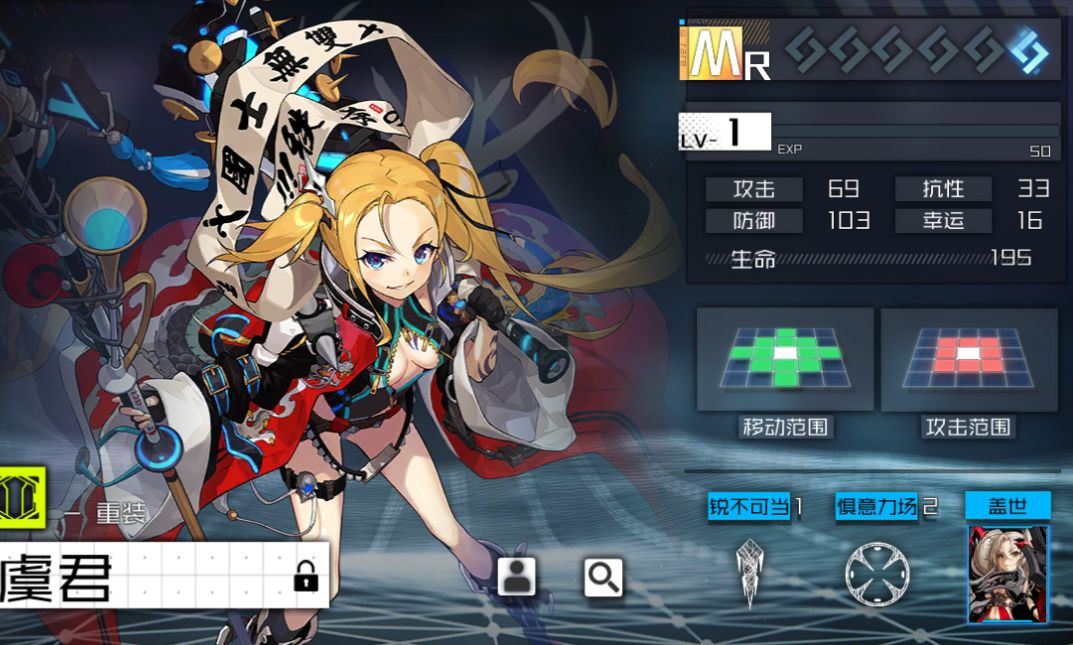This screenshot has width=1073, height=645.
Task: View the green 移动范围 movement range grid
Action: click(x=785, y=358)
